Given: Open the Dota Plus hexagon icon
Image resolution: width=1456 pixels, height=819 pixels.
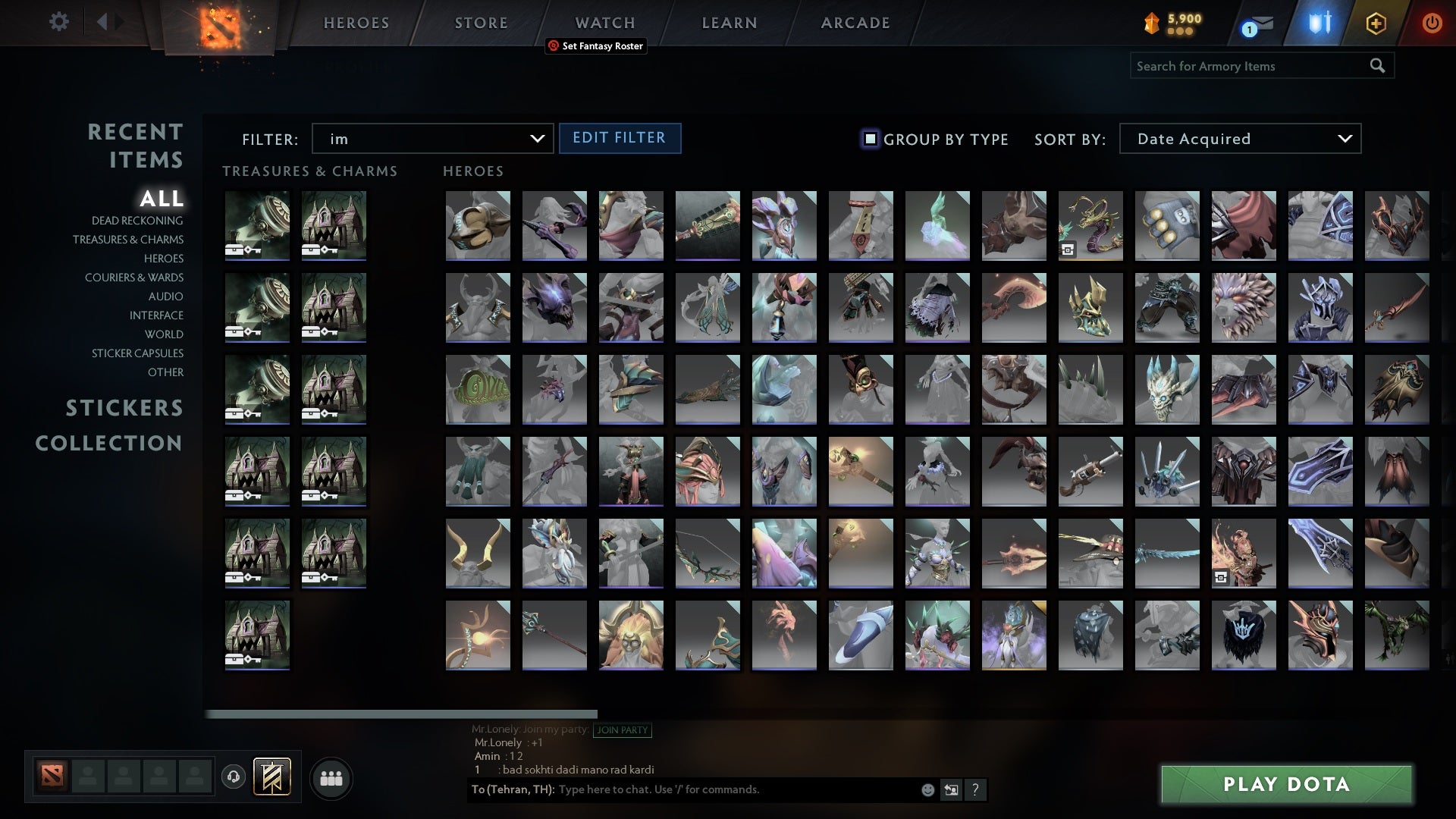Looking at the screenshot, I should click(1376, 23).
